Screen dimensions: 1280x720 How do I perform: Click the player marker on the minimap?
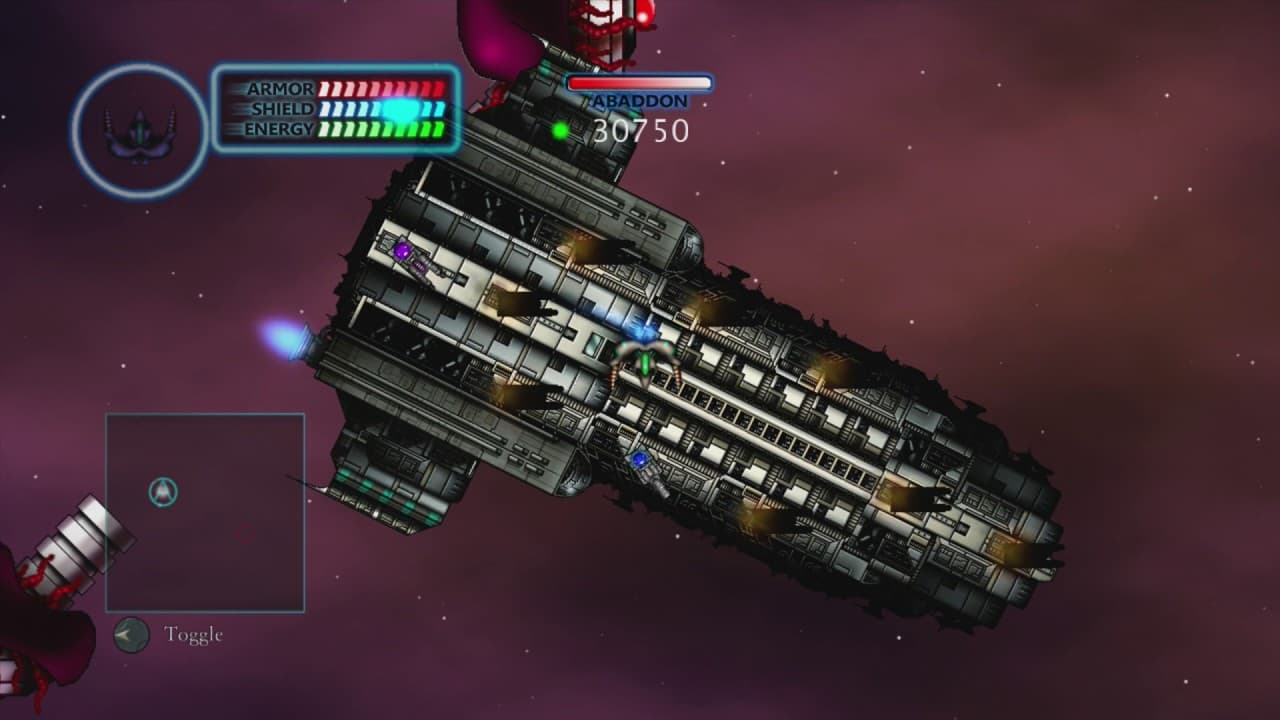pos(163,491)
